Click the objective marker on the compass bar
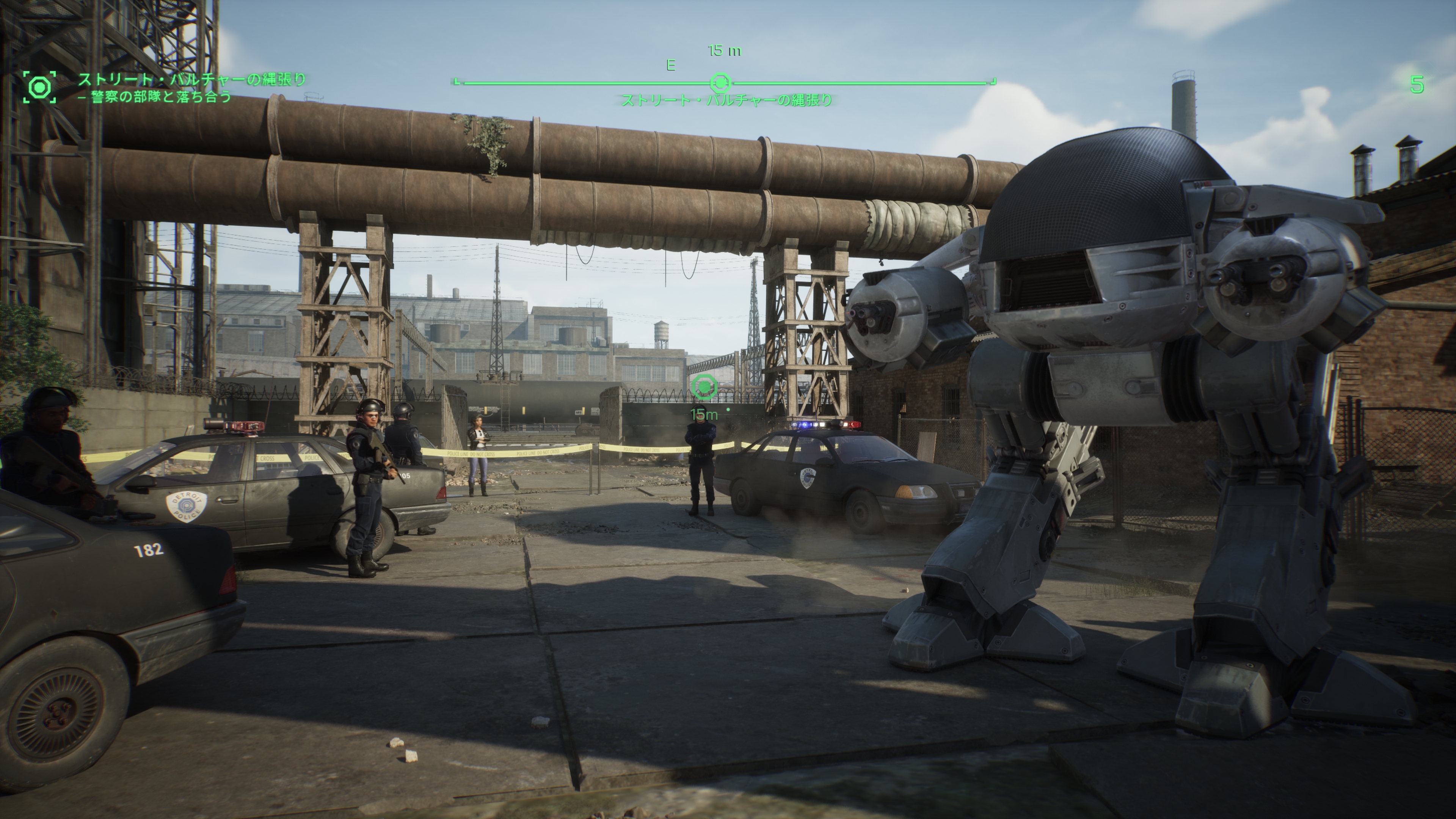The image size is (1456, 819). [720, 83]
